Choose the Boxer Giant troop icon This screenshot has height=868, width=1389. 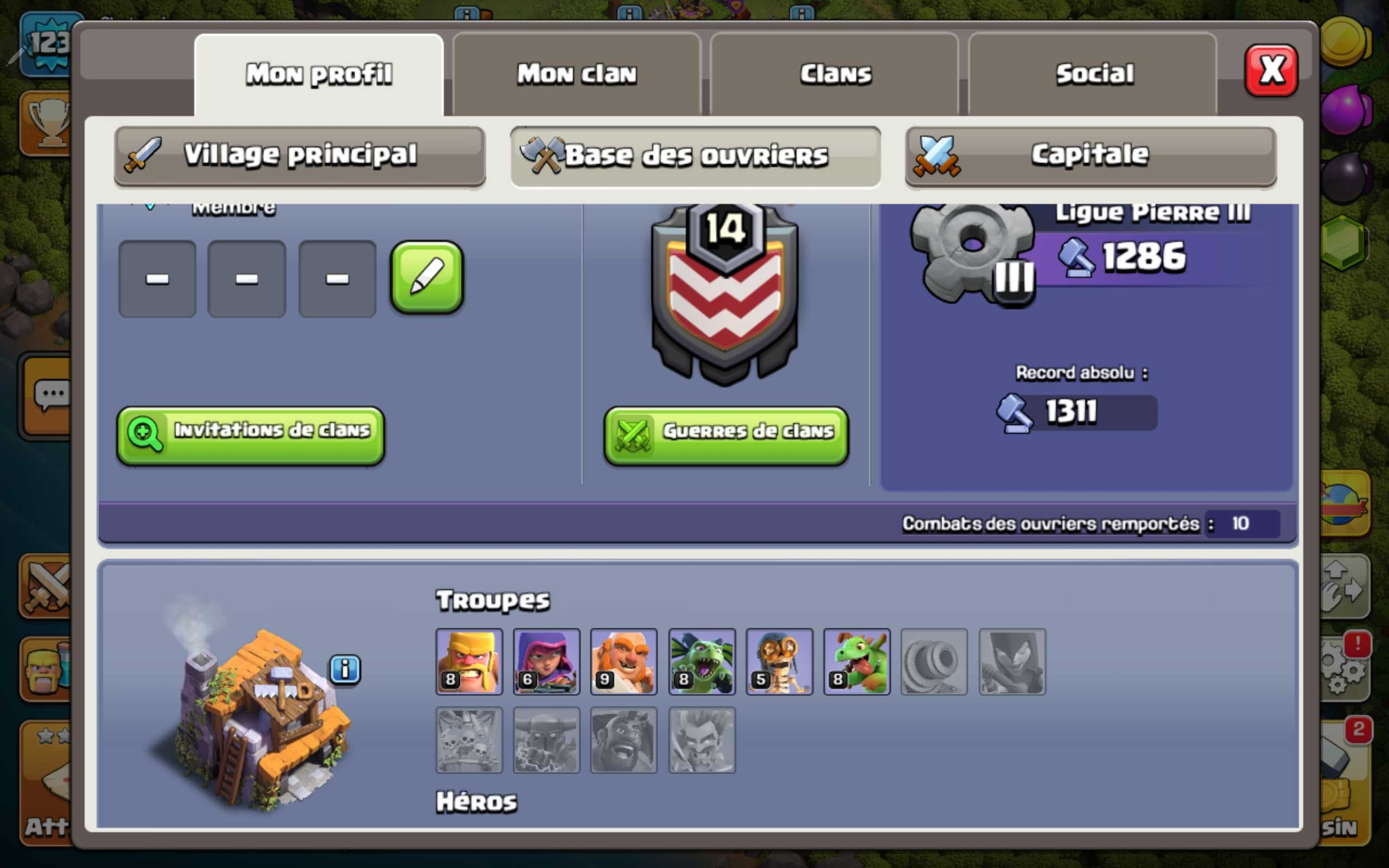[624, 661]
